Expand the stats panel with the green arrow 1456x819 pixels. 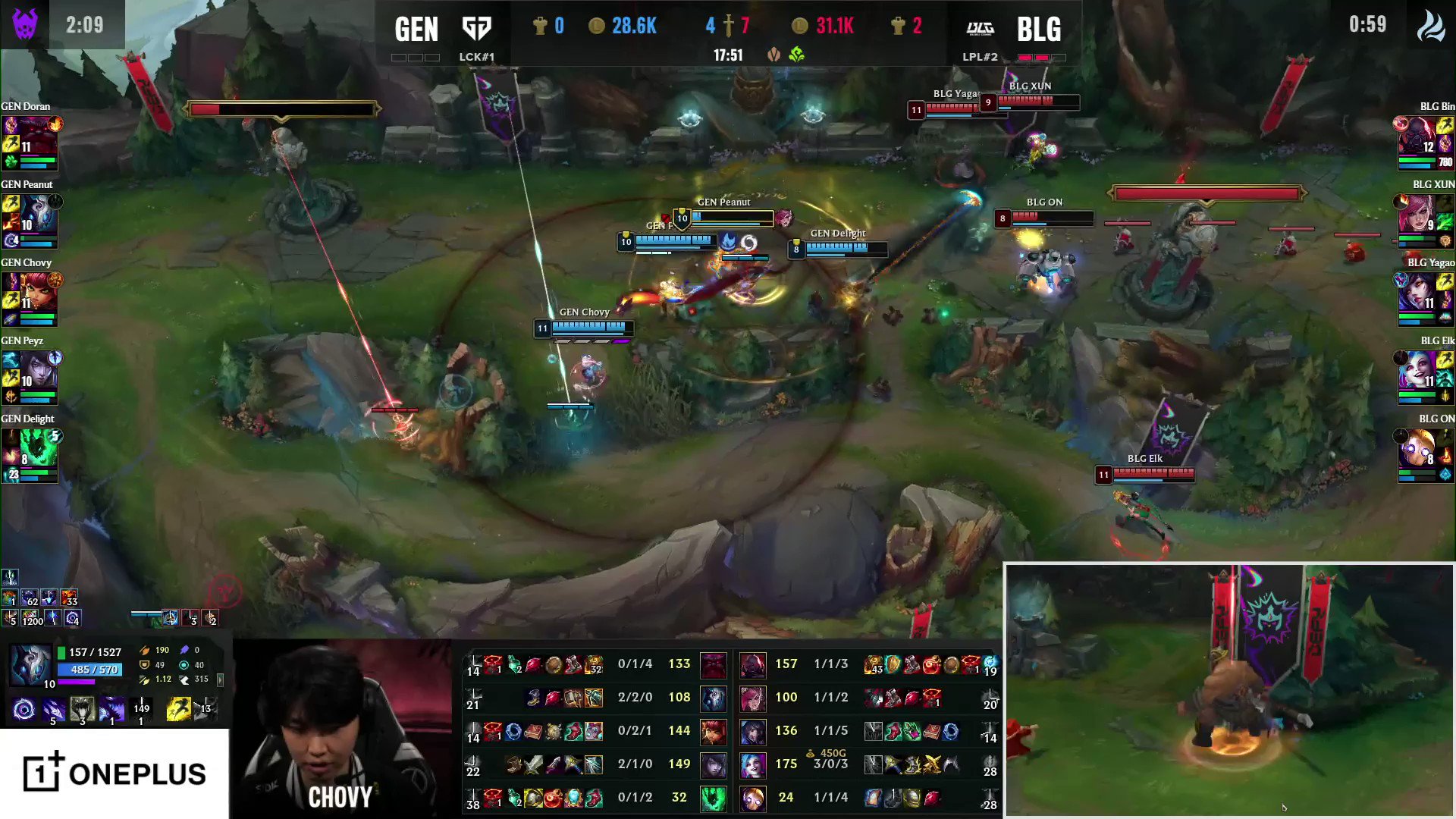(220, 680)
